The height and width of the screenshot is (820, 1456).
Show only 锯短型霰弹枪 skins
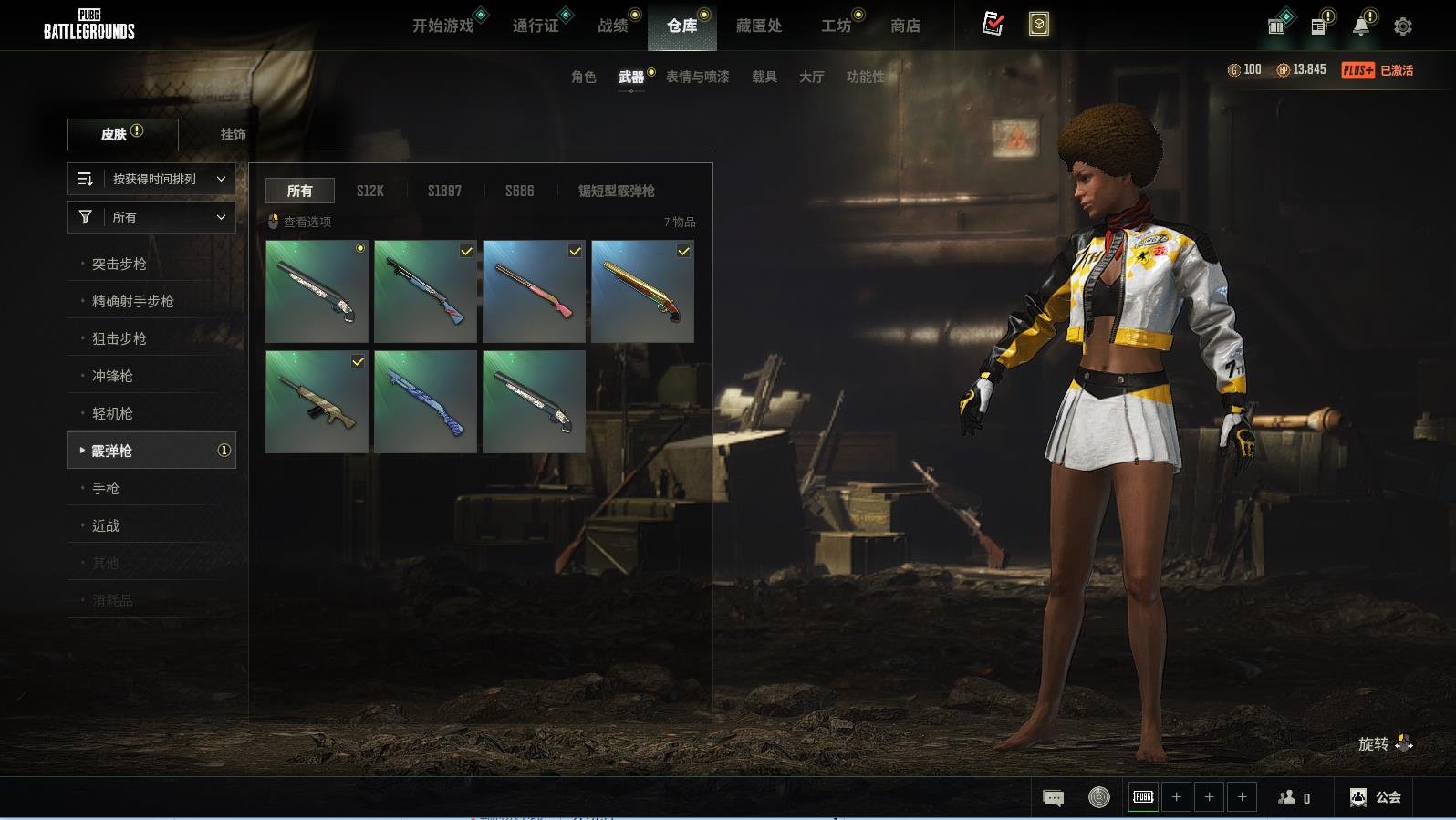616,191
